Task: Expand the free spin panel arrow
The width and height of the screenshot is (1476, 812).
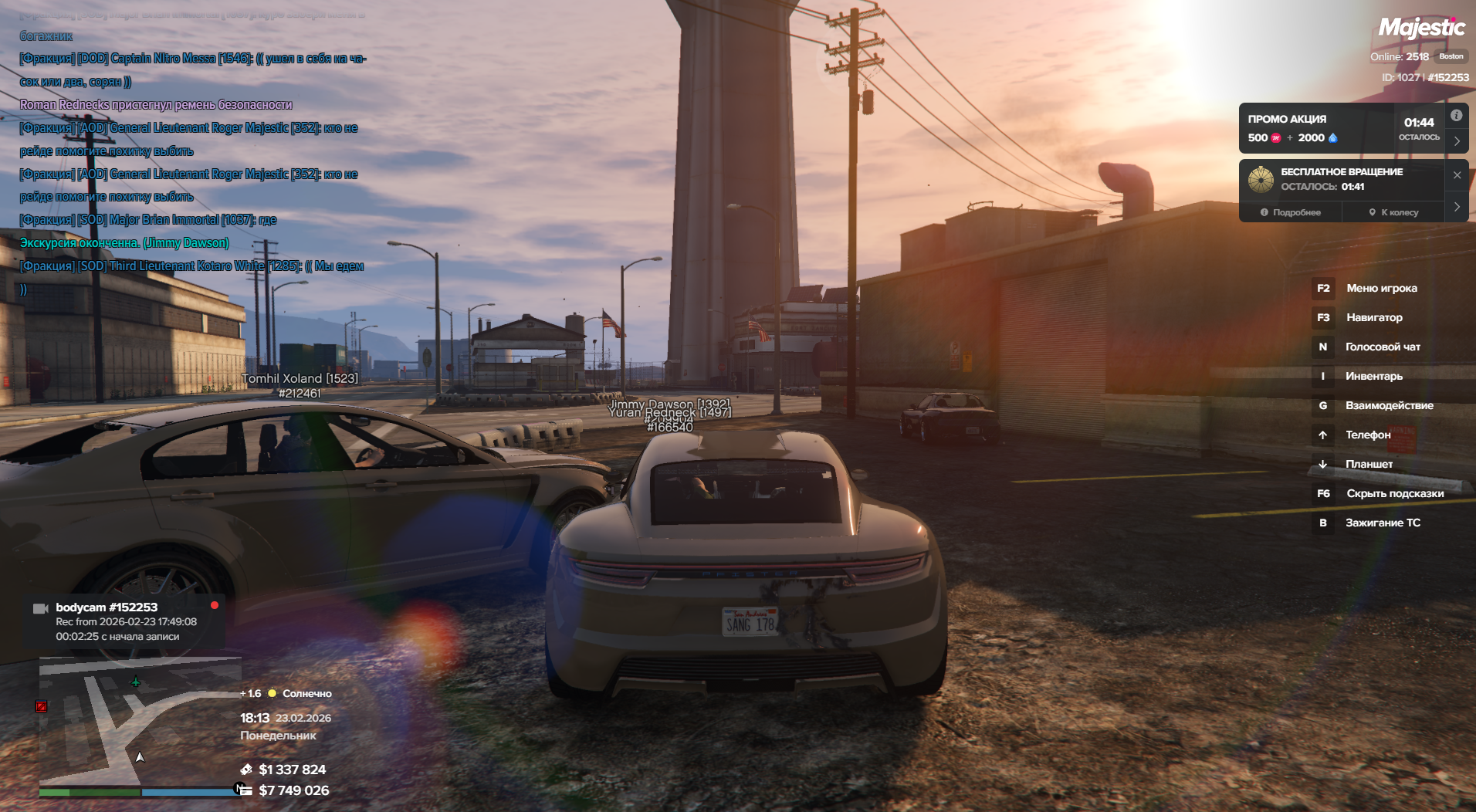Action: 1457,207
